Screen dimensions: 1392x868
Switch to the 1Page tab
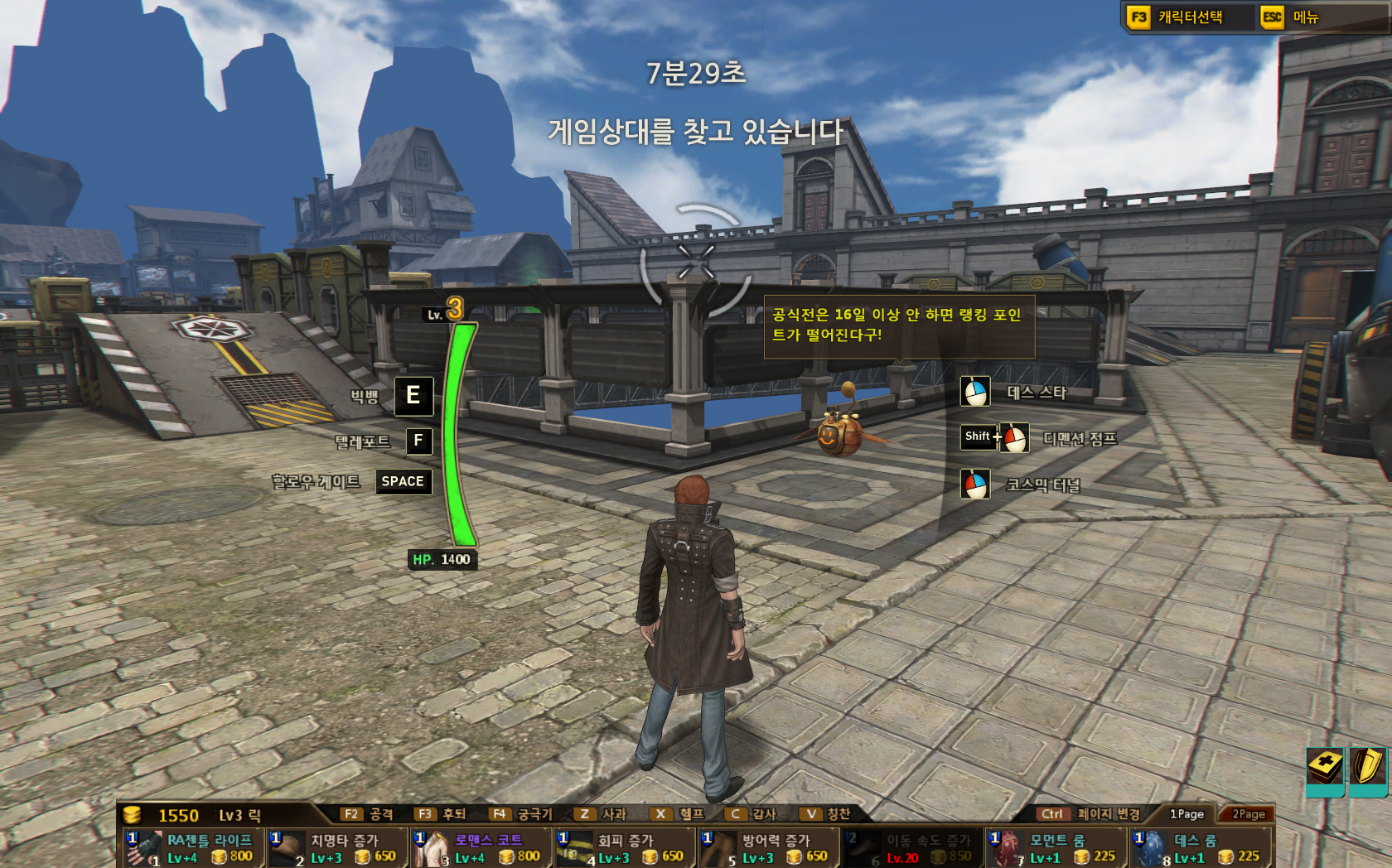click(1186, 814)
